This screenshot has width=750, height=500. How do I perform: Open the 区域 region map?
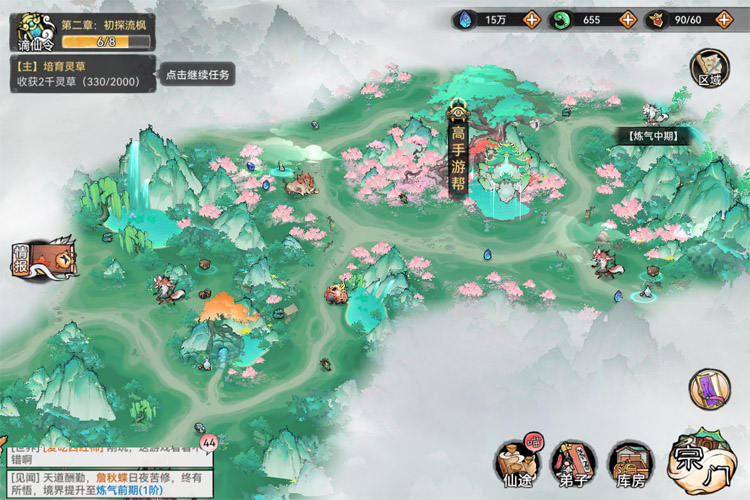click(708, 68)
